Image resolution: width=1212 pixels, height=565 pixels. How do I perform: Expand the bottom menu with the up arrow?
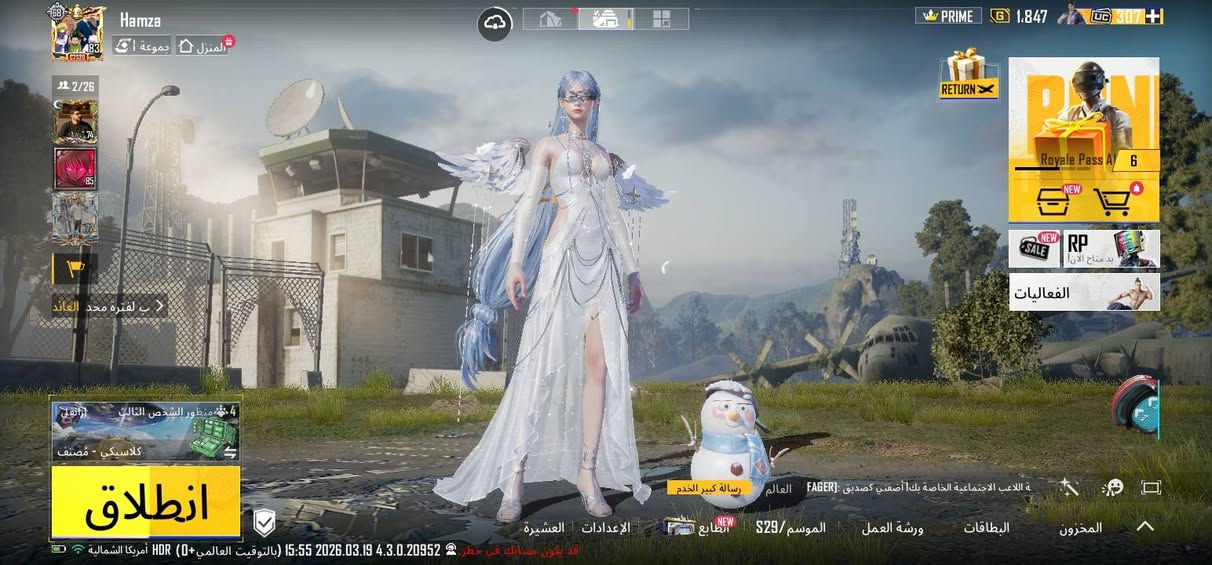1145,526
